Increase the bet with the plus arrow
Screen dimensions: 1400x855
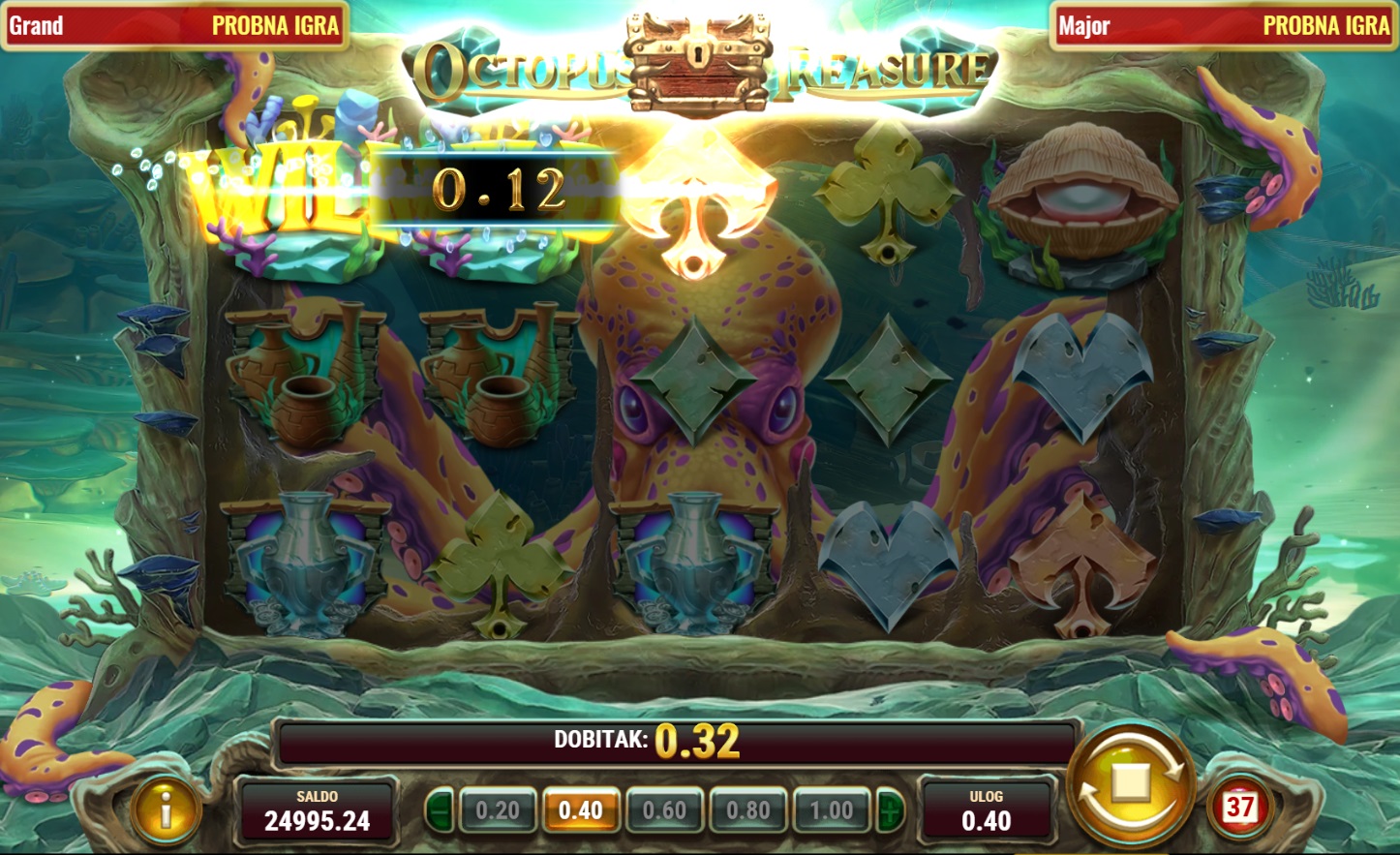(890, 810)
